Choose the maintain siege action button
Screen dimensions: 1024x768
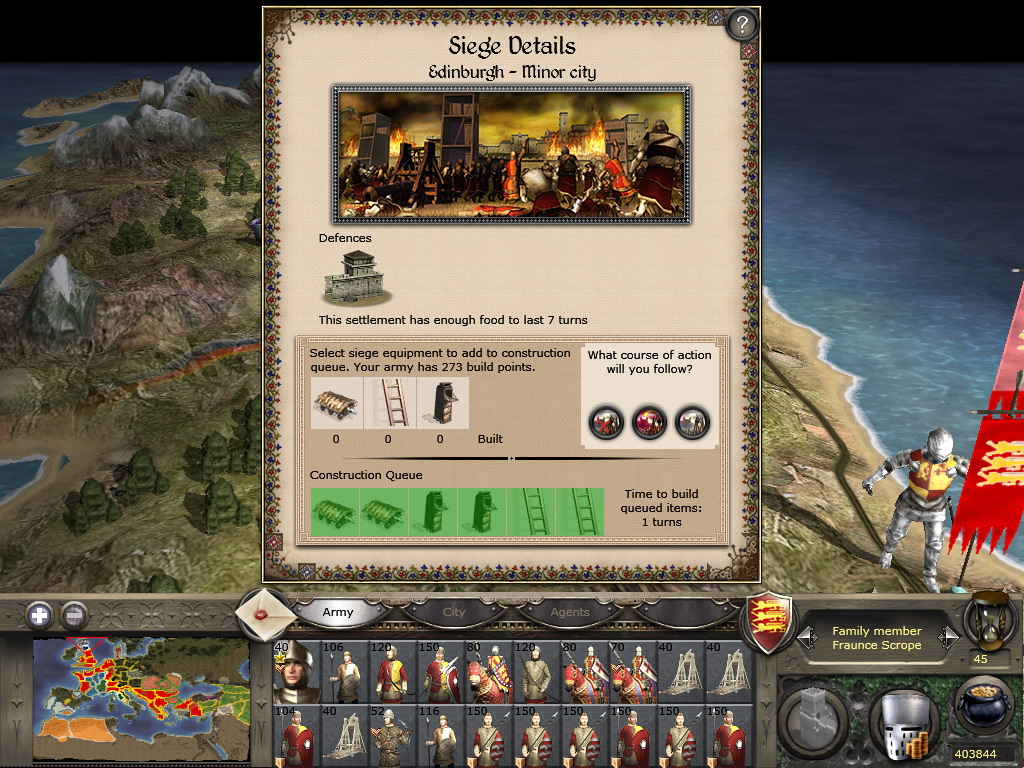692,421
